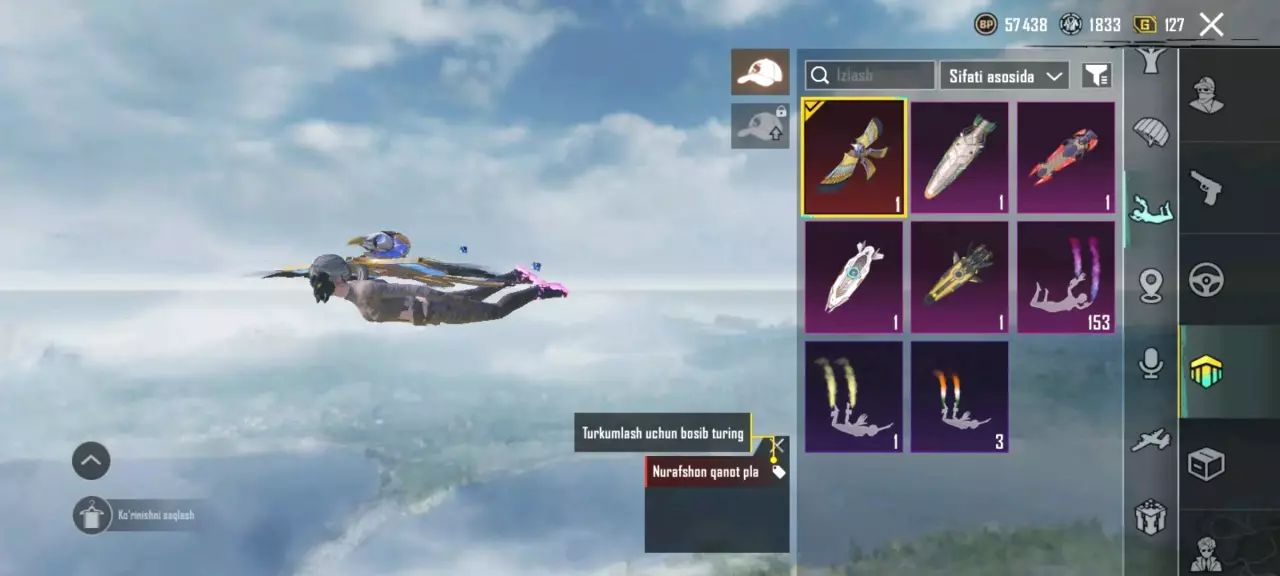Close the inventory with the X button
The image size is (1280, 576).
click(x=1211, y=25)
